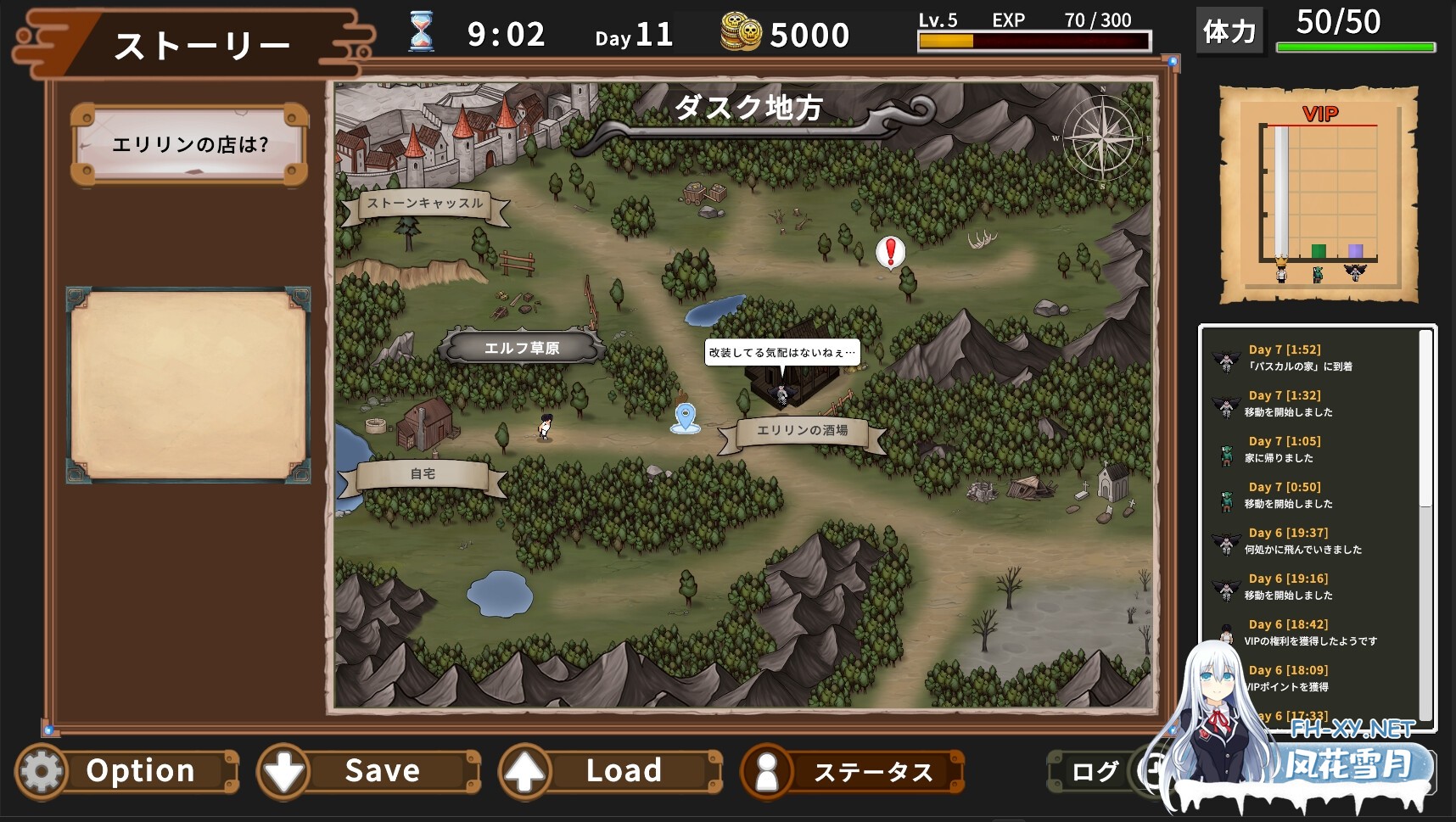Load a saved game
The width and height of the screenshot is (1456, 822).
click(x=611, y=771)
